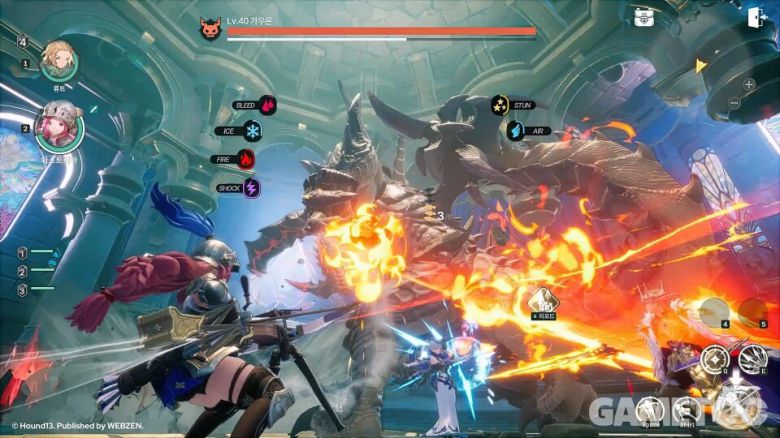Click the exit door icon
Image resolution: width=780 pixels, height=438 pixels.
[755, 17]
